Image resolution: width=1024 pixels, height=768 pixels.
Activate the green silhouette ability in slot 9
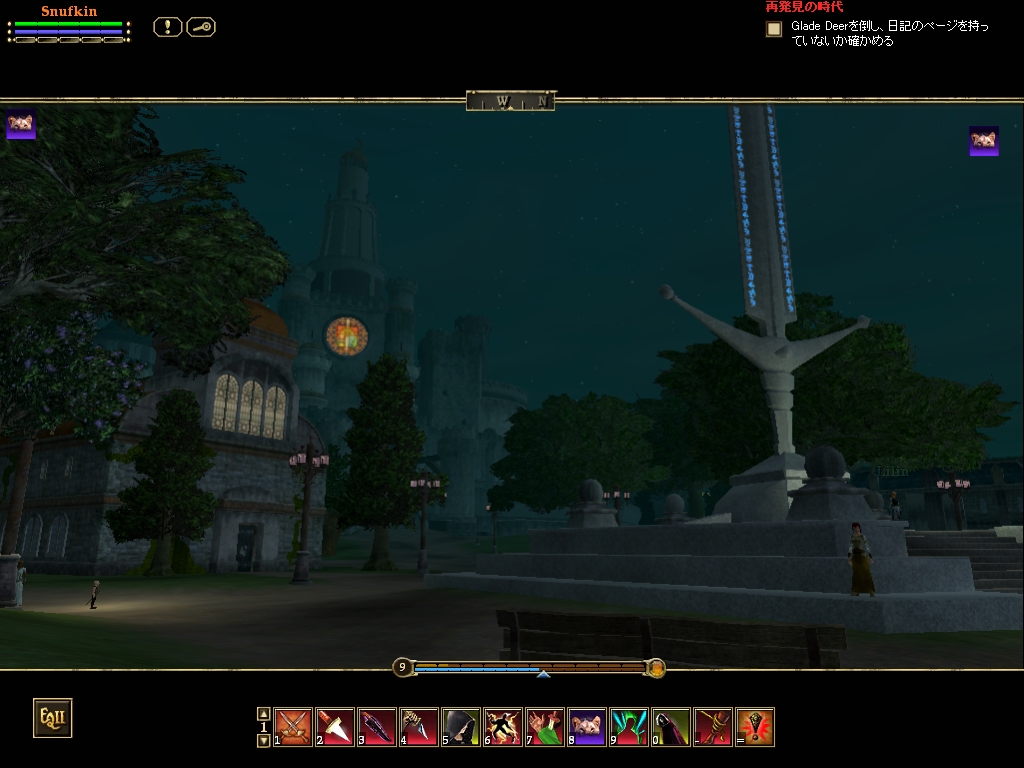click(630, 727)
